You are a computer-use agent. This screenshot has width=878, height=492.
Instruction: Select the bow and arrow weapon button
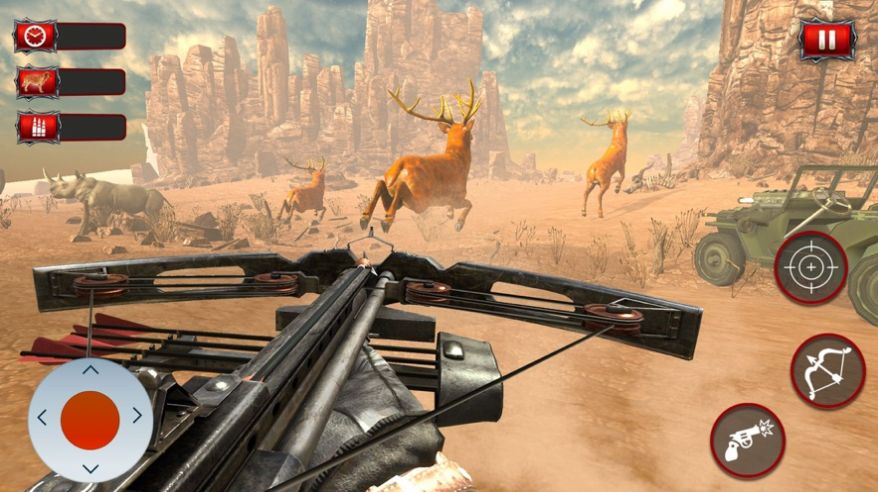pyautogui.click(x=827, y=370)
